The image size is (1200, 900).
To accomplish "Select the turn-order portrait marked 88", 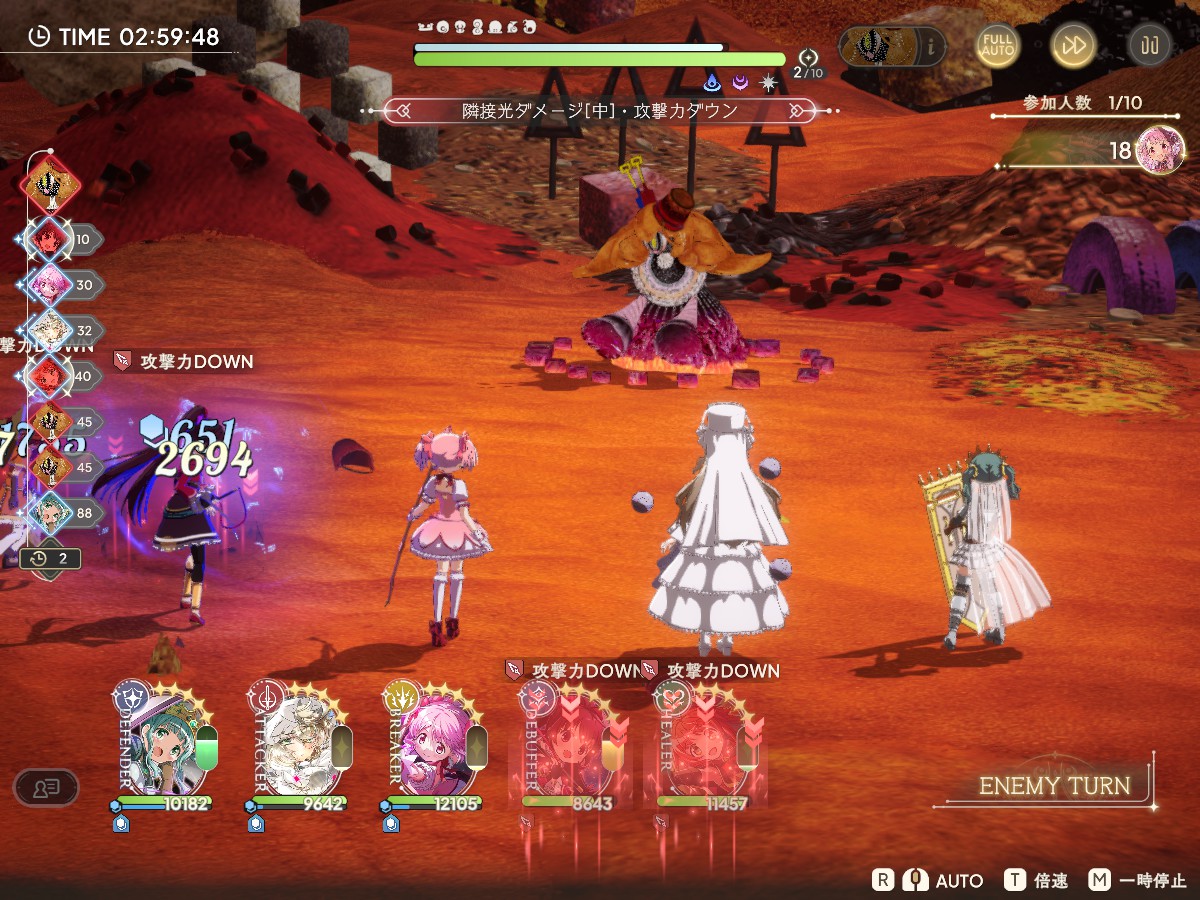I will click(x=49, y=513).
